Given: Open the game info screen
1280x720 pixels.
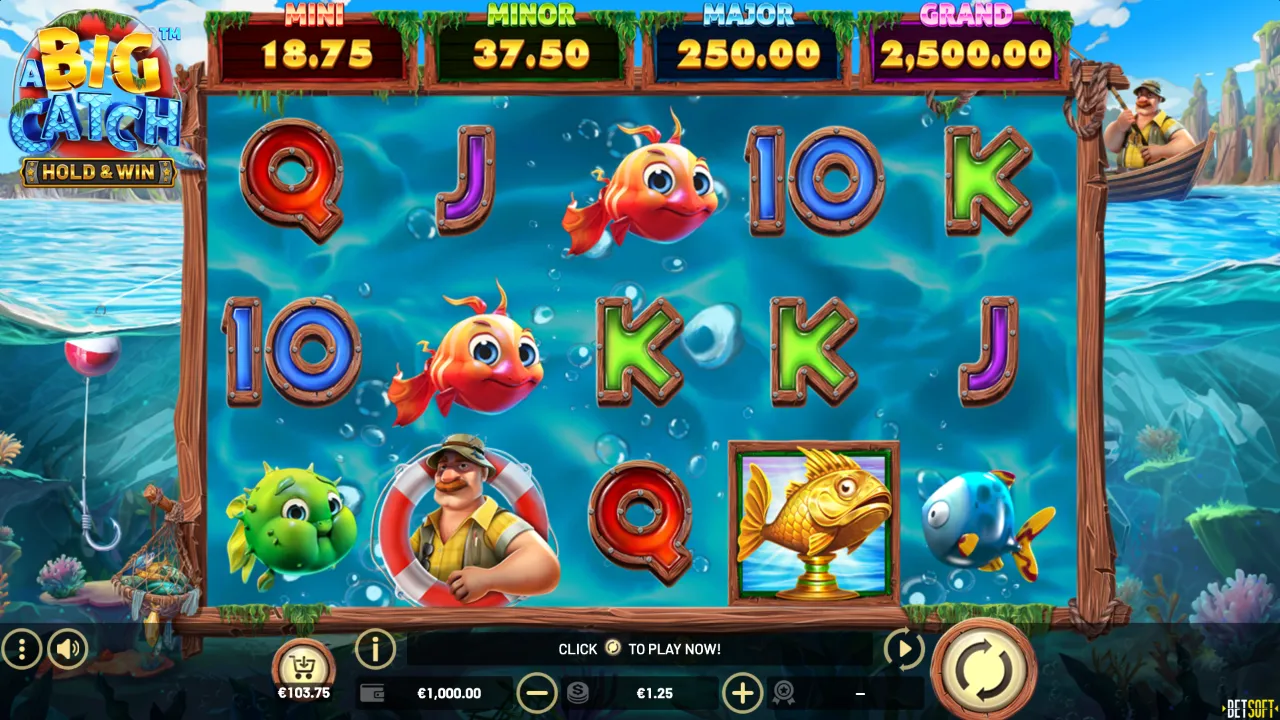Looking at the screenshot, I should coord(375,649).
